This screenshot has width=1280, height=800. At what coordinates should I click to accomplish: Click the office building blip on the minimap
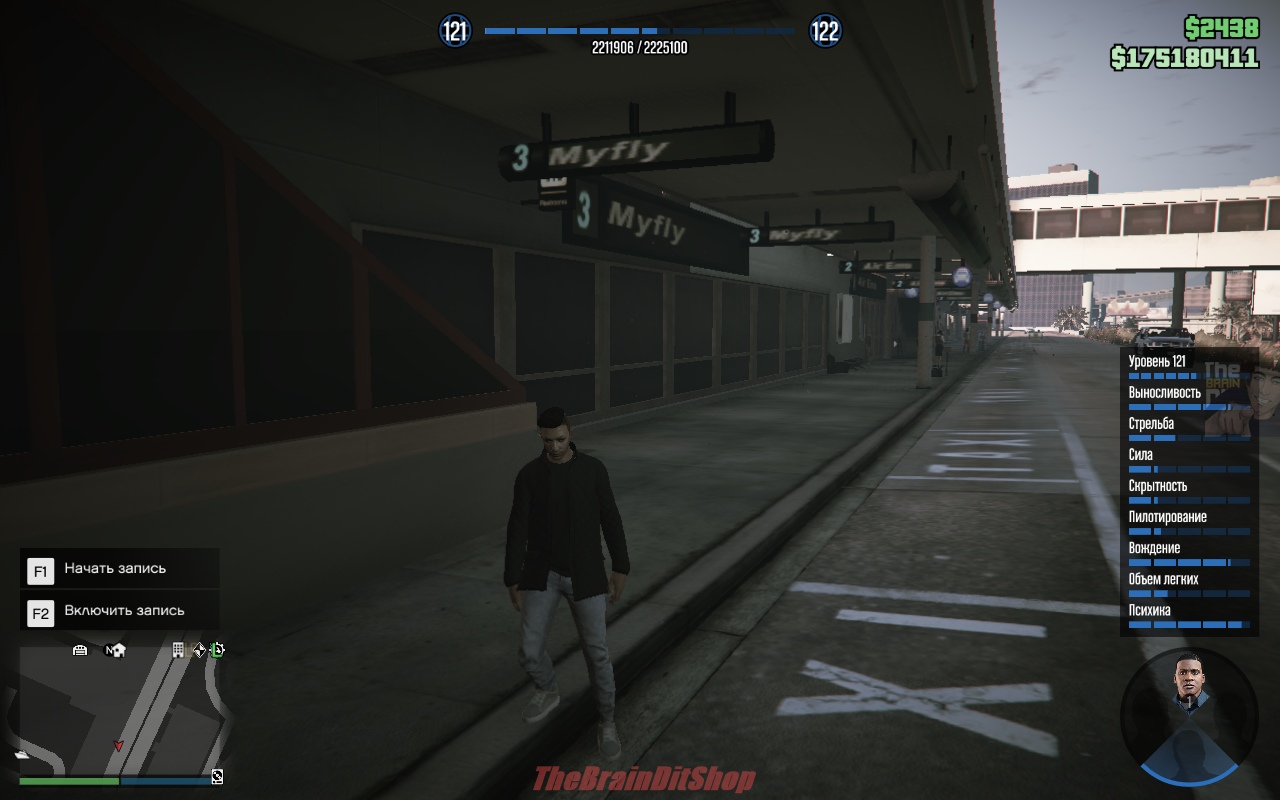coord(178,650)
